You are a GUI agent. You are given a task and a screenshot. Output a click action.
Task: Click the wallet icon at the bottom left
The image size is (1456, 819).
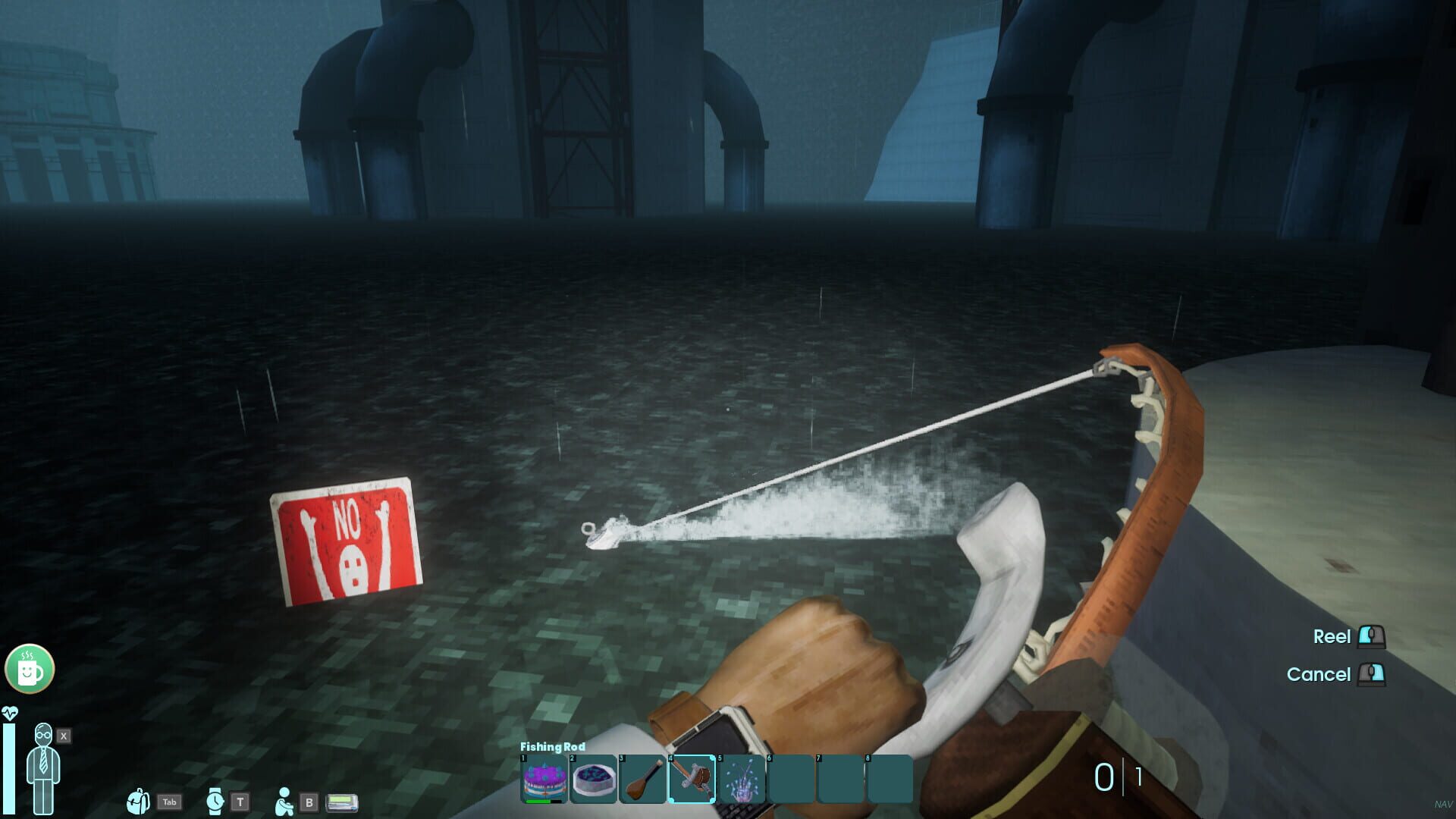pyautogui.click(x=340, y=802)
